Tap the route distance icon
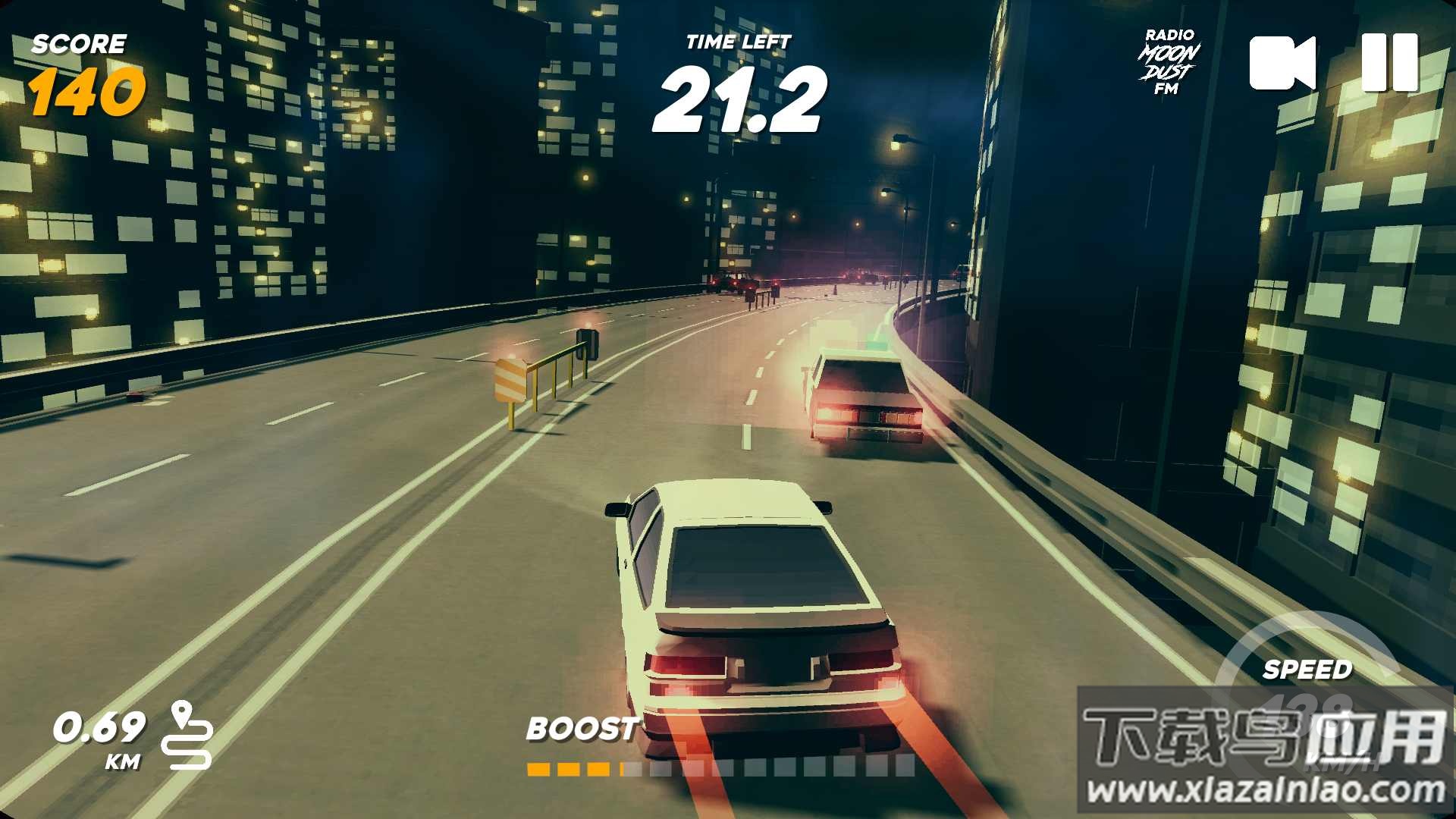The height and width of the screenshot is (819, 1456). 187,735
